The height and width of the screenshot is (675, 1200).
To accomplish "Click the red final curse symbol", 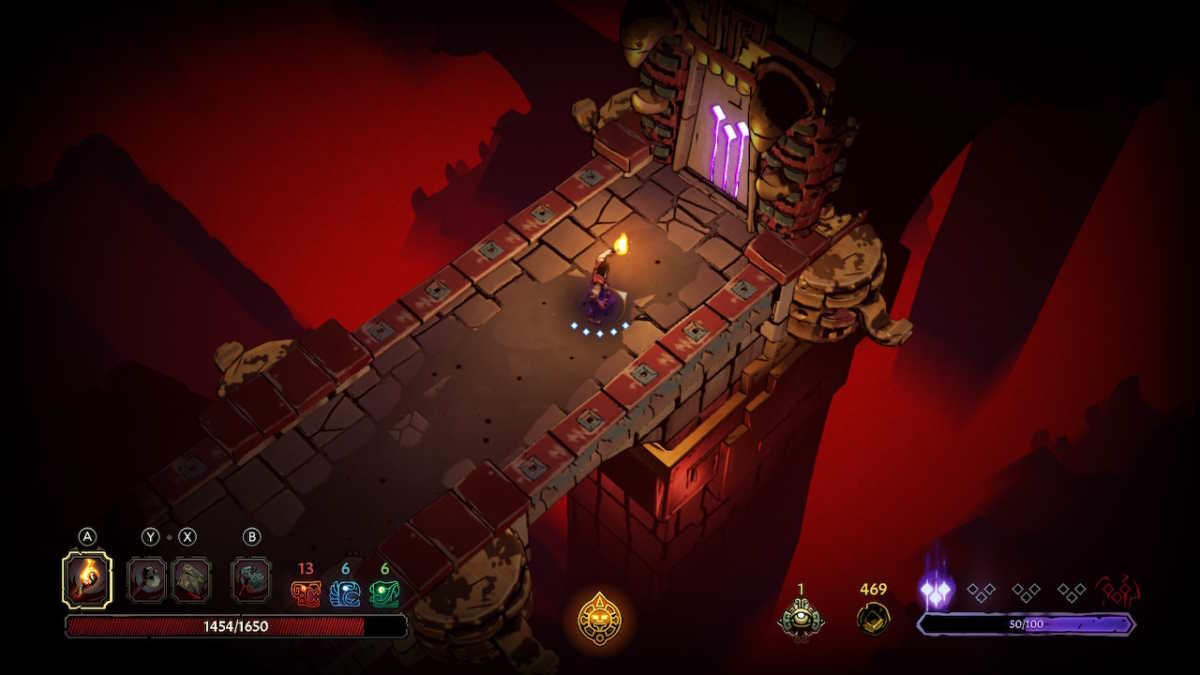I will [x=1117, y=591].
